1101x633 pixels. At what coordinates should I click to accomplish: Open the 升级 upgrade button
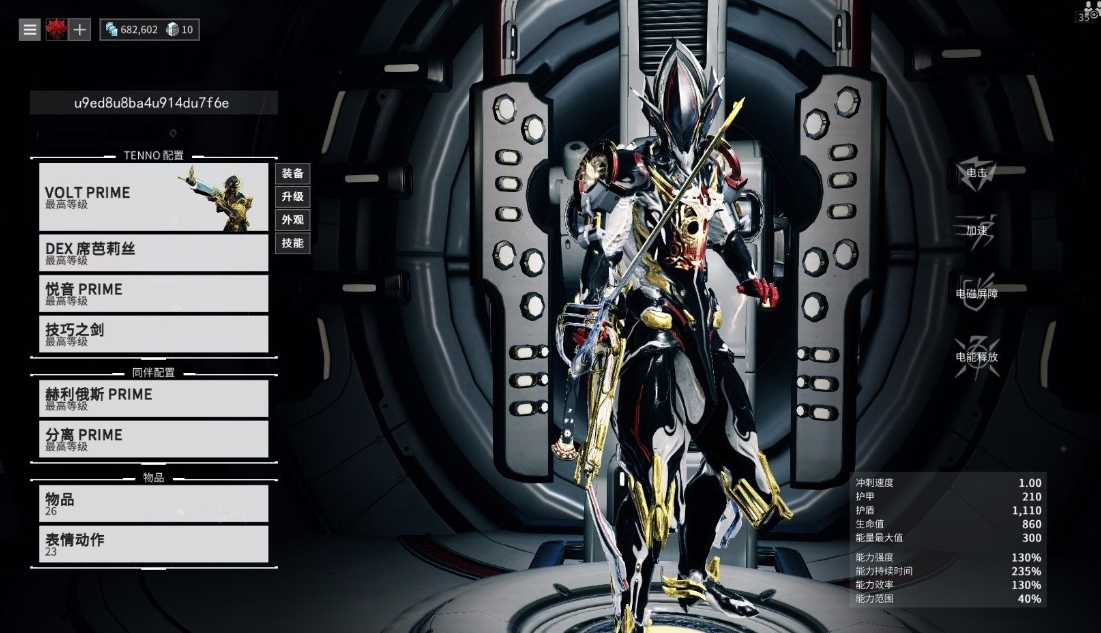click(x=293, y=197)
